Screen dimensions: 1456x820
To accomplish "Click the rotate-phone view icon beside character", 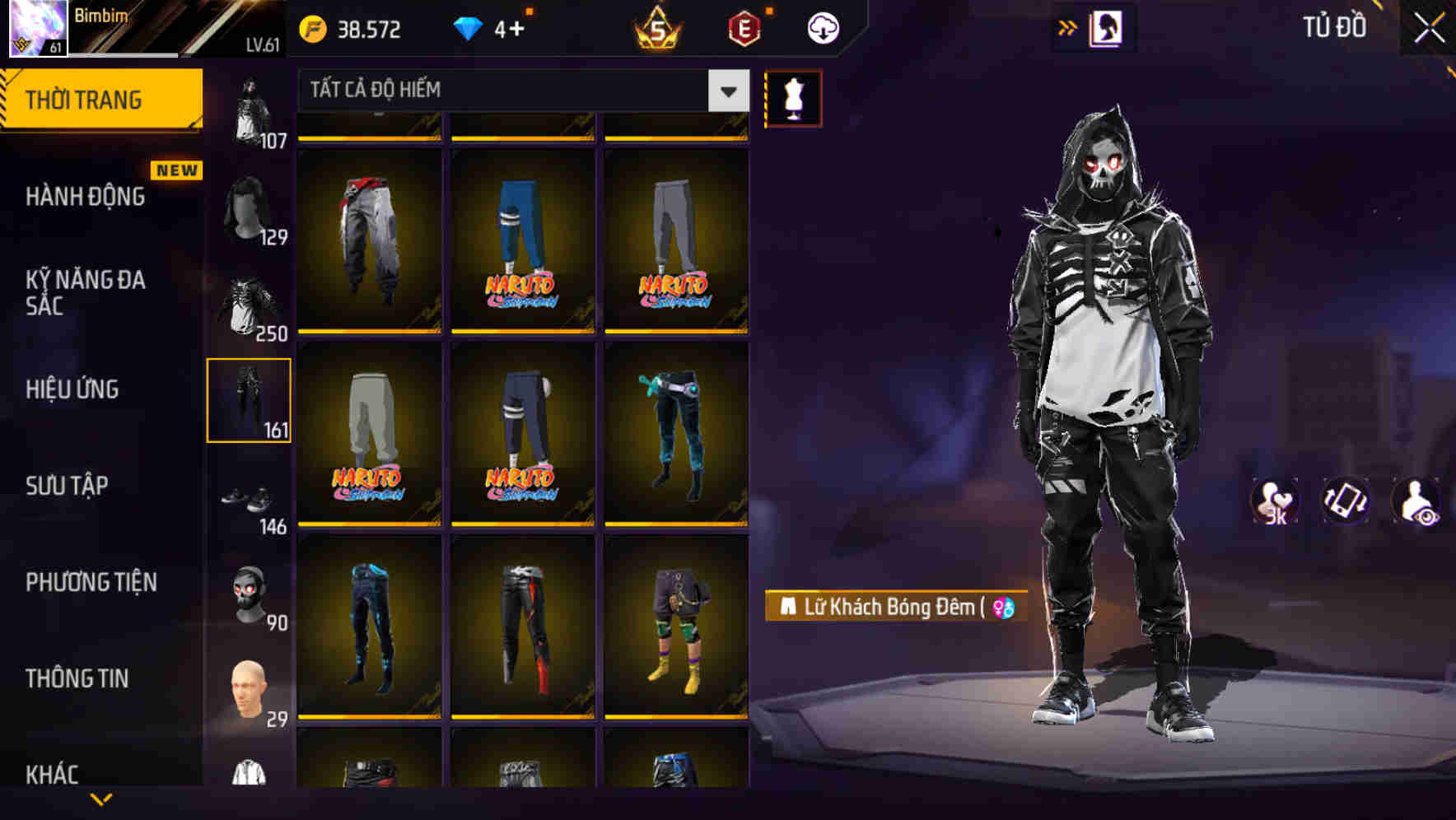I will [x=1345, y=501].
